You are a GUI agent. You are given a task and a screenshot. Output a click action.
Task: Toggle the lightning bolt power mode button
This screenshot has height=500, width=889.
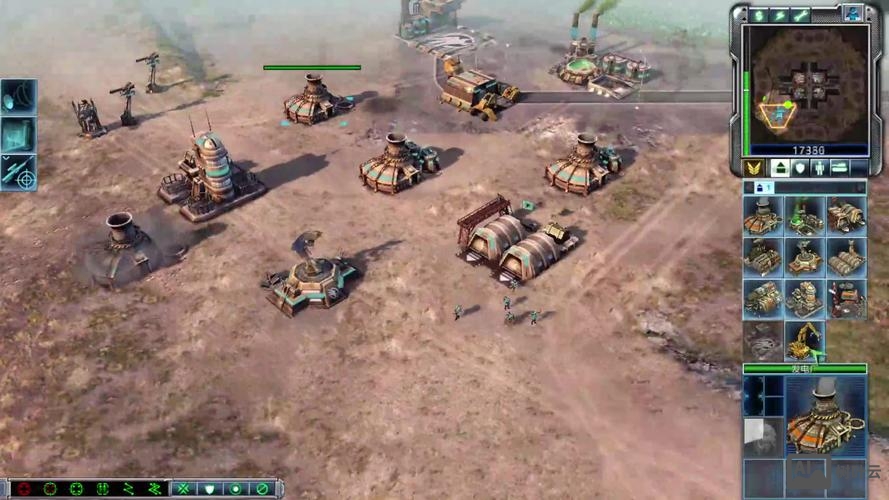[x=779, y=15]
